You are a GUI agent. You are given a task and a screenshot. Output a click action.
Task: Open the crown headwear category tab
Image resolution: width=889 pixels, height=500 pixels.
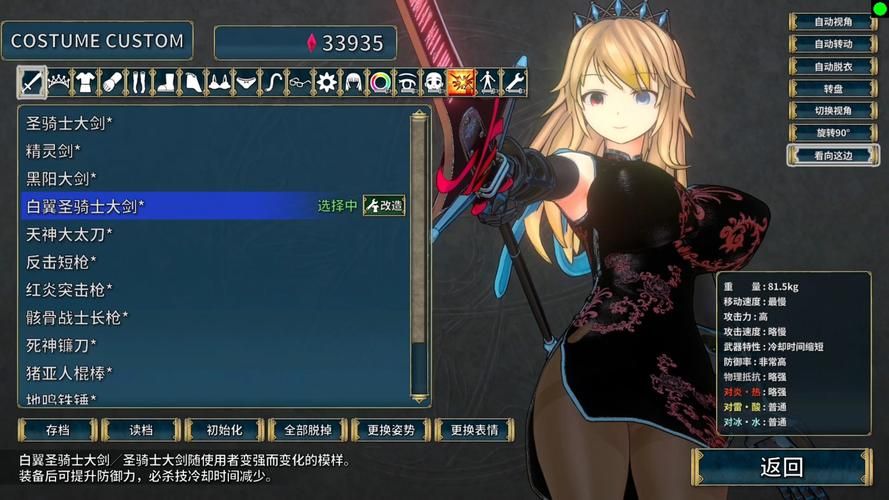(59, 82)
